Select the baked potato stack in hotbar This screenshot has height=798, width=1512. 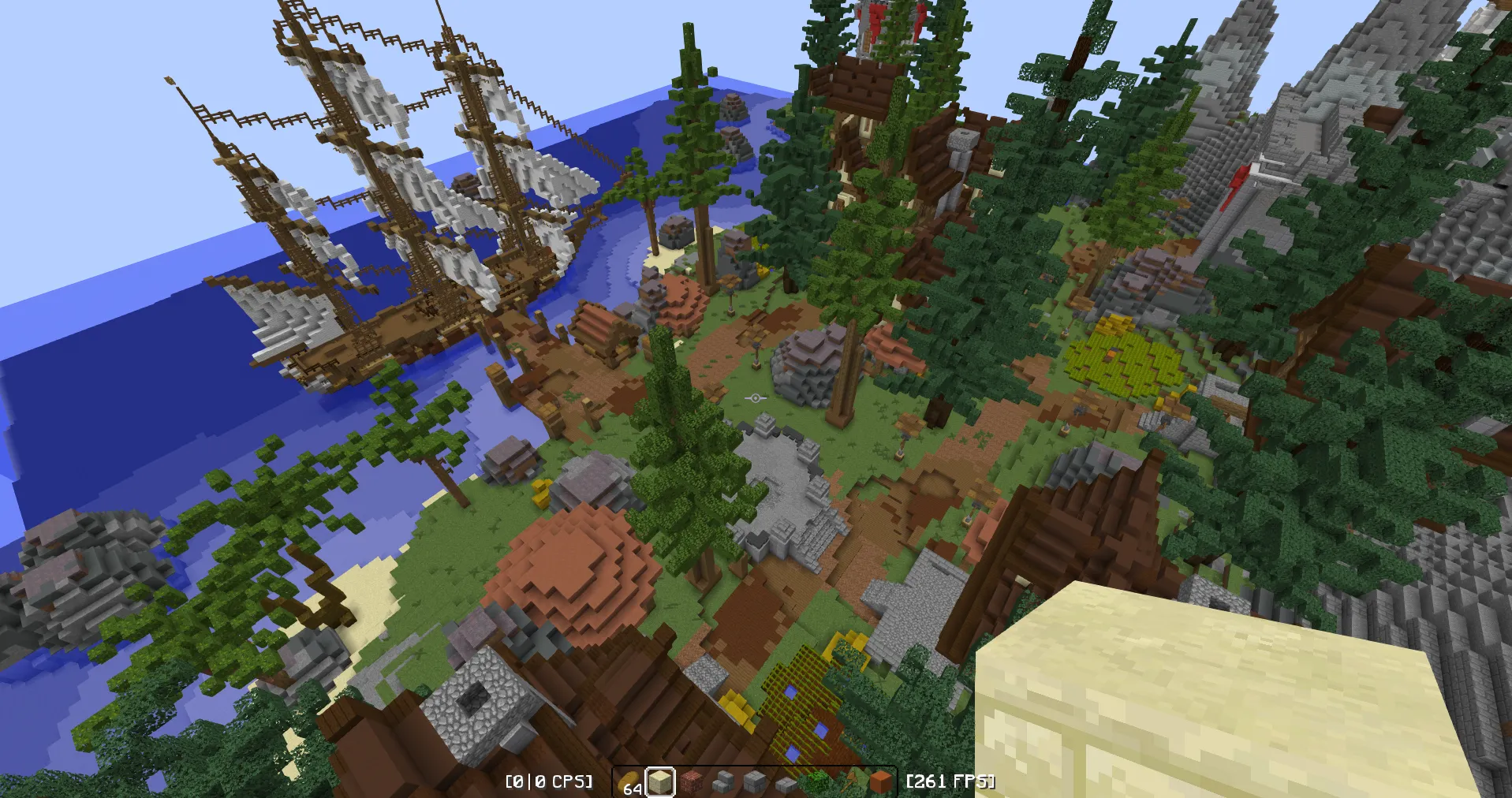[x=629, y=782]
